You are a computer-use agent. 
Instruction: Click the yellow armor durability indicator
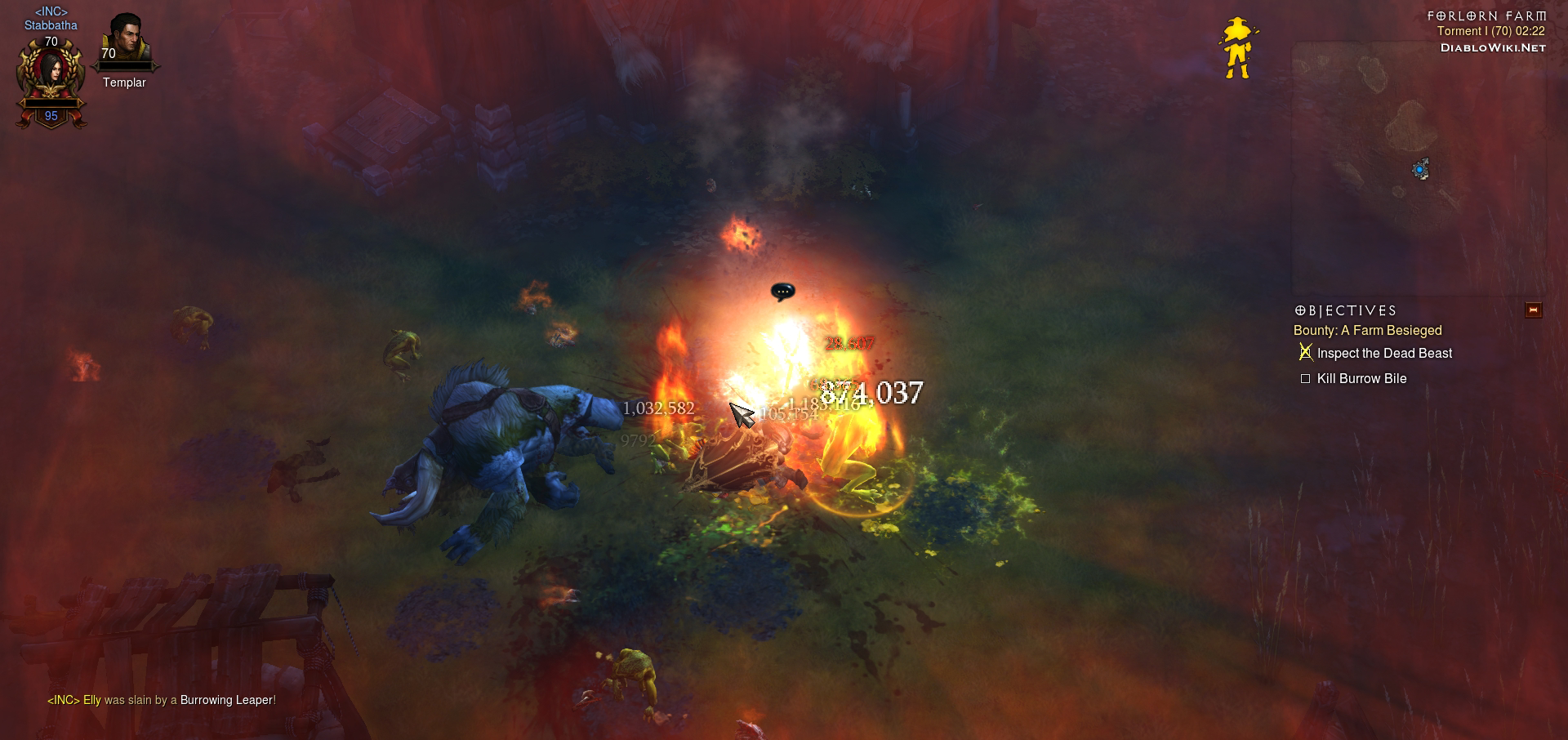click(1238, 48)
